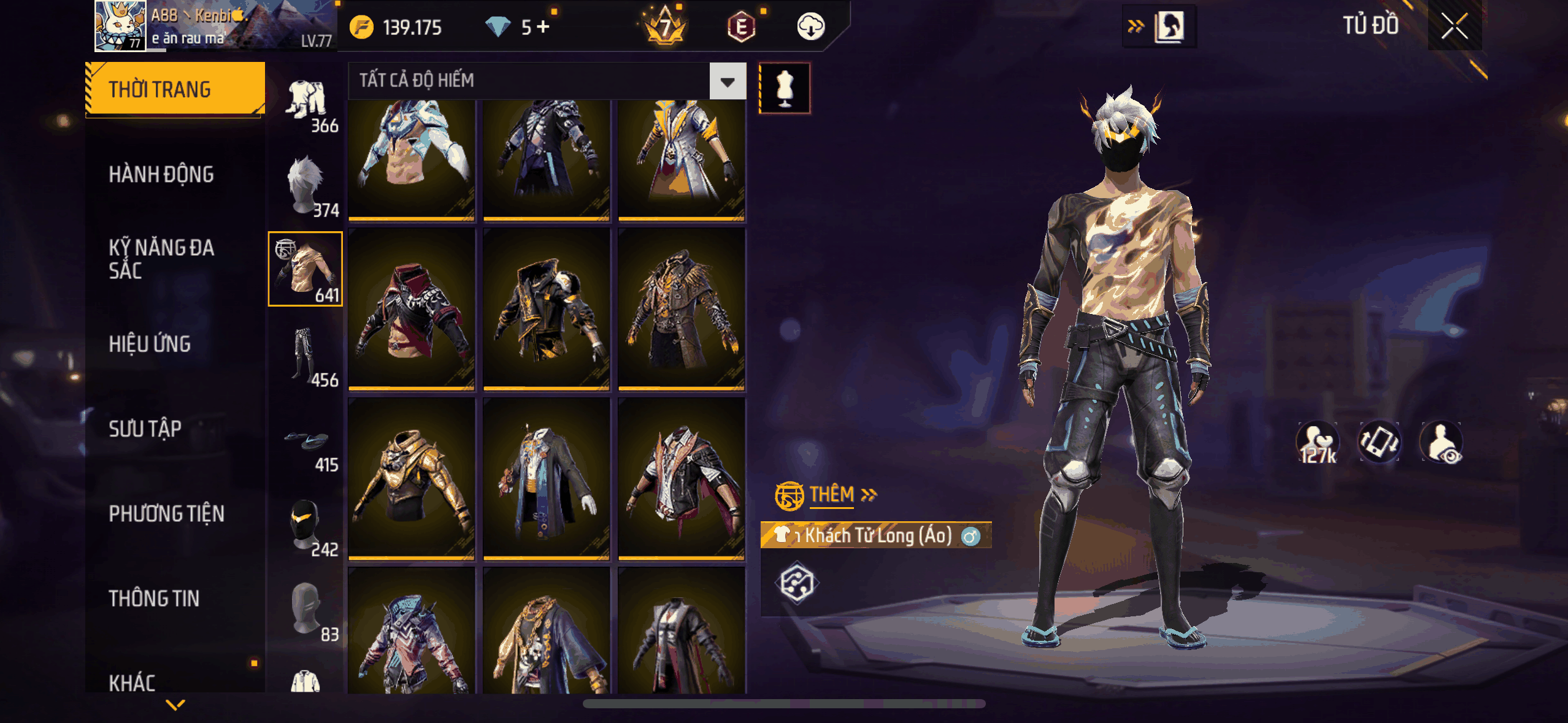This screenshot has width=1568, height=723.
Task: Open the Hành Động category
Action: (161, 175)
